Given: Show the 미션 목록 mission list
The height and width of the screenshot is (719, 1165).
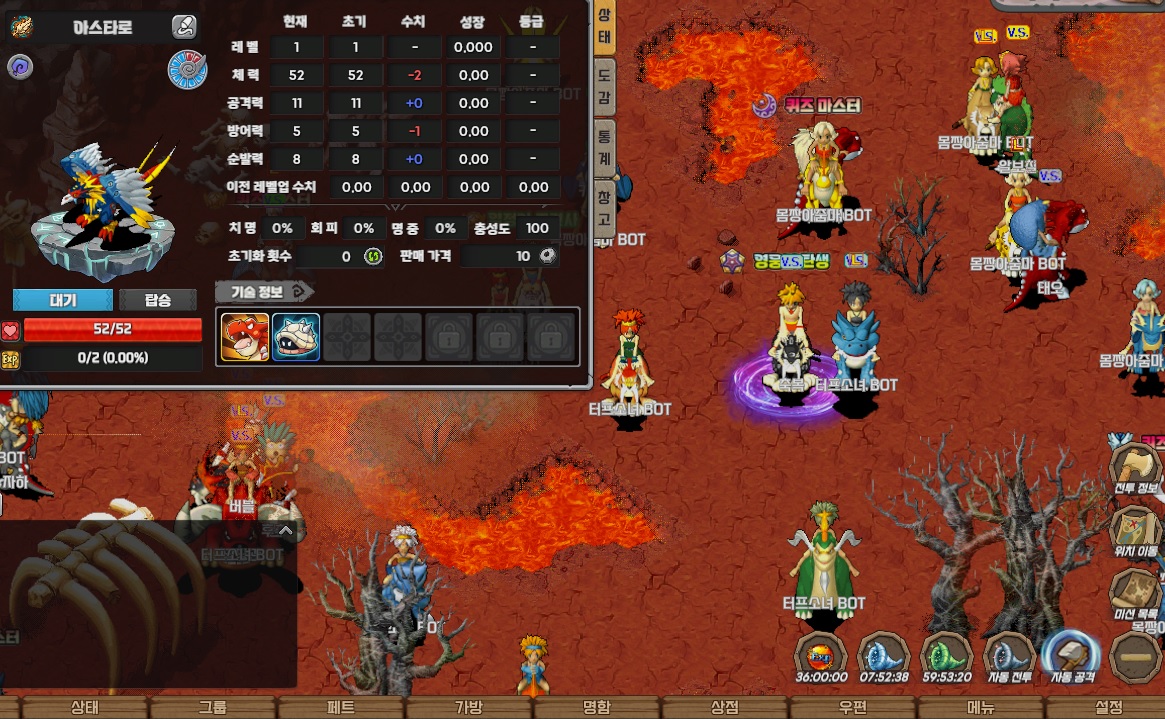Looking at the screenshot, I should (x=1134, y=594).
